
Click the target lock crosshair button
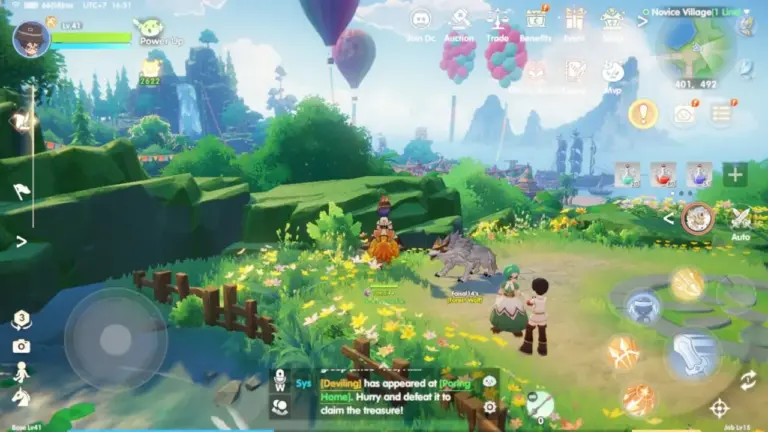click(x=719, y=407)
